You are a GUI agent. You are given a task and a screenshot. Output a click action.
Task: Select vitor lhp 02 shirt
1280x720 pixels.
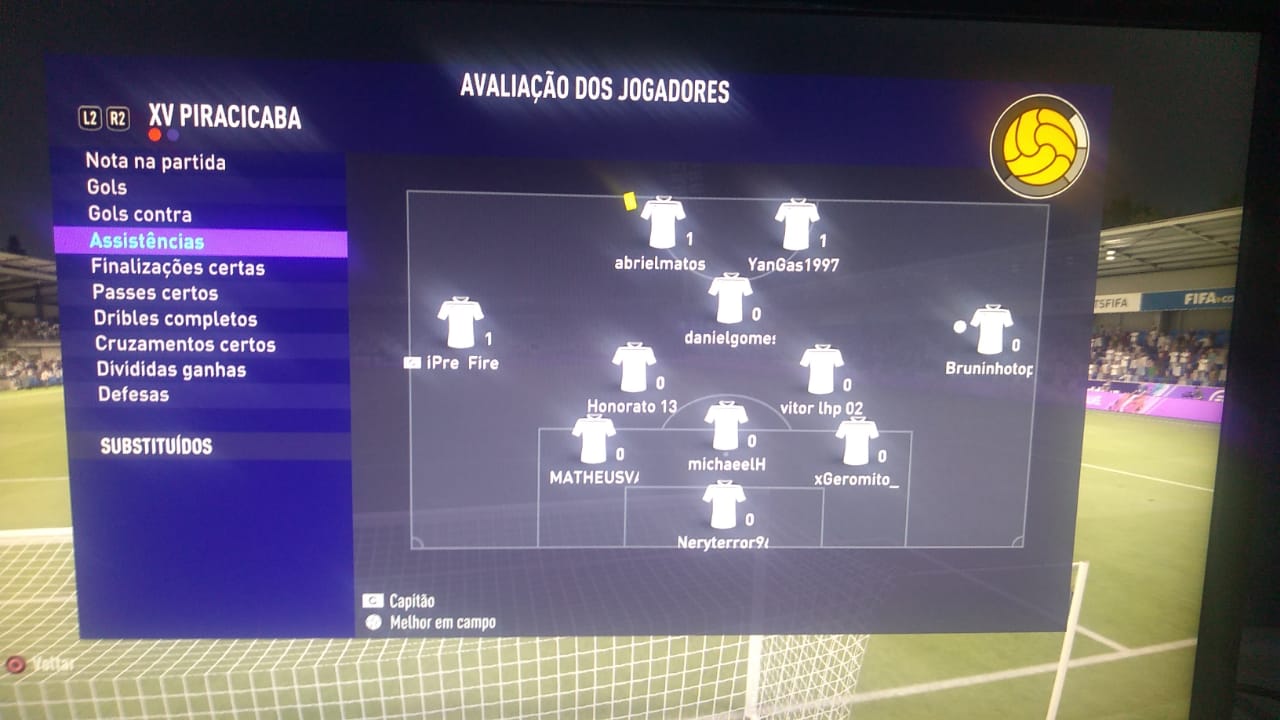821,370
